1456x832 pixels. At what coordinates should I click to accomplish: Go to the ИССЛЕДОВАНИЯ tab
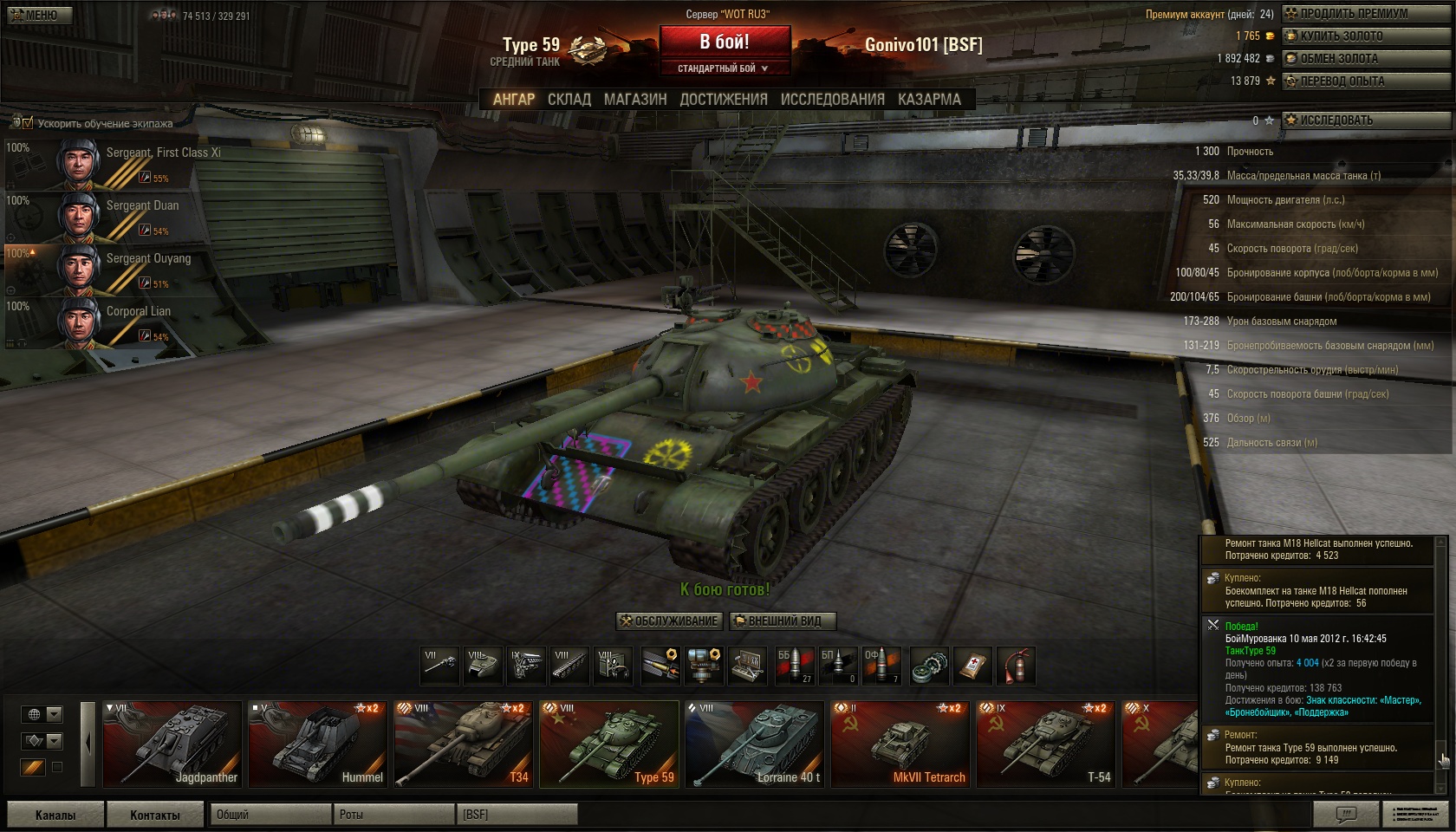(832, 100)
